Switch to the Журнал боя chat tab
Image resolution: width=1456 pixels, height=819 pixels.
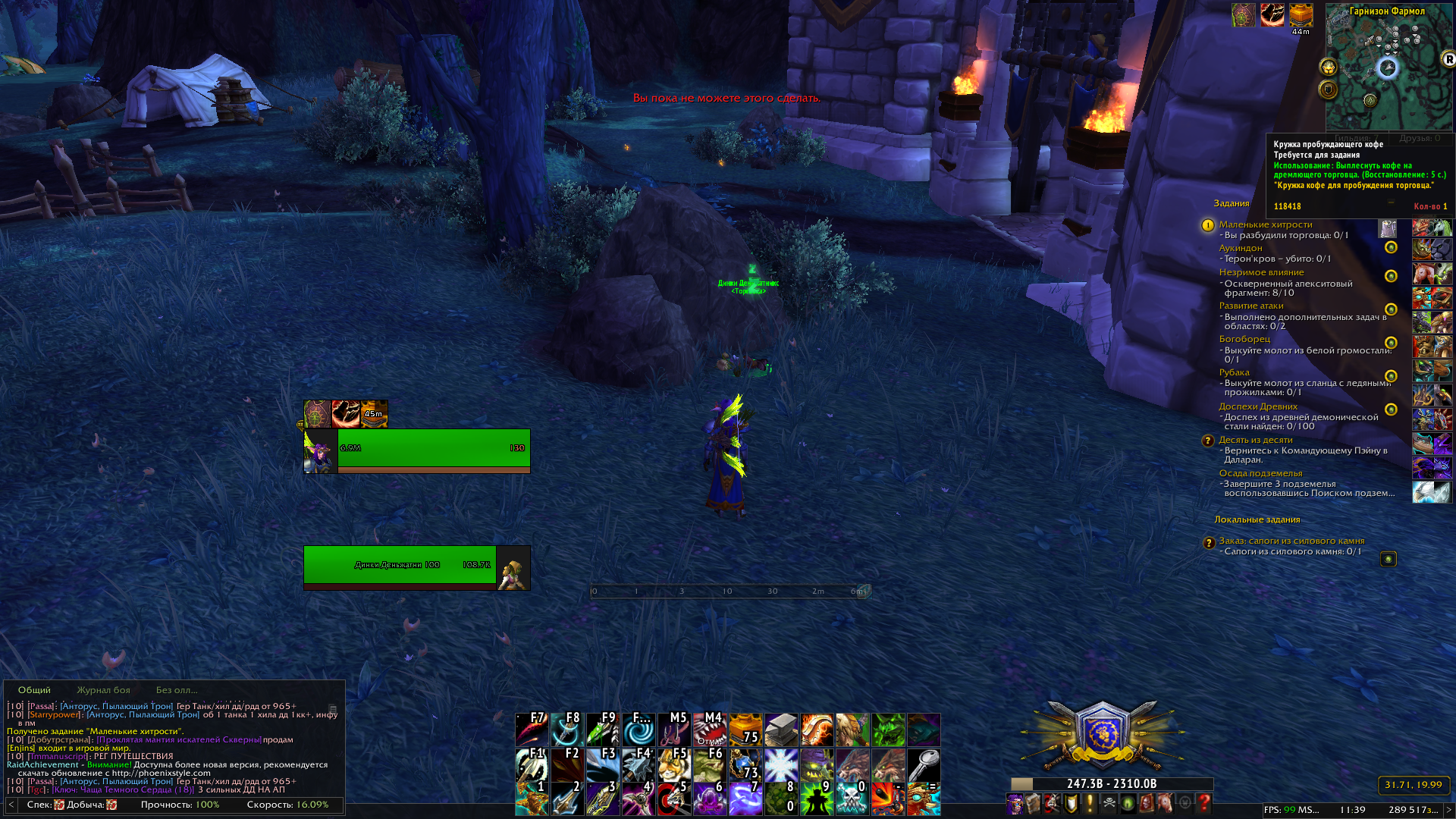pos(103,690)
